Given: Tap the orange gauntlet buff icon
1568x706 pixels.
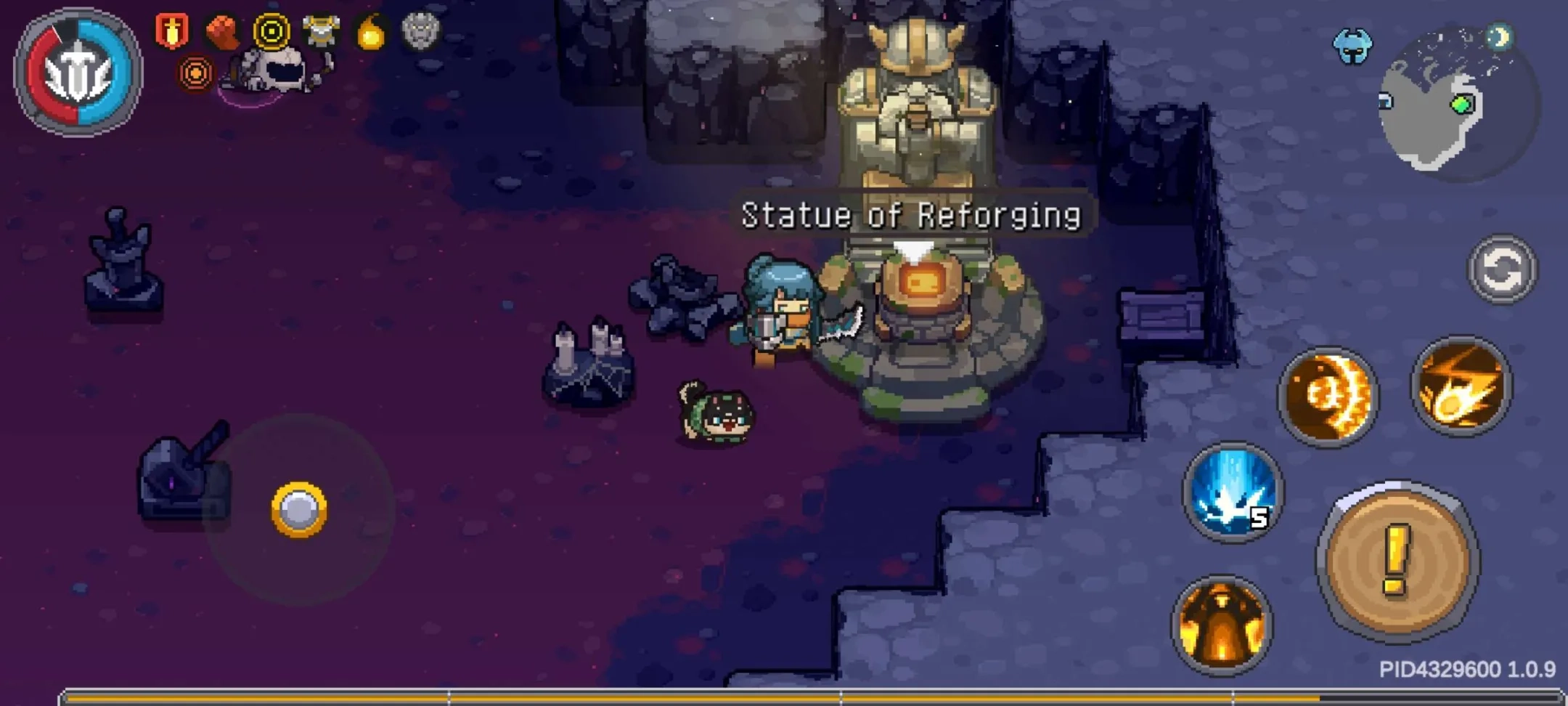Looking at the screenshot, I should 221,31.
